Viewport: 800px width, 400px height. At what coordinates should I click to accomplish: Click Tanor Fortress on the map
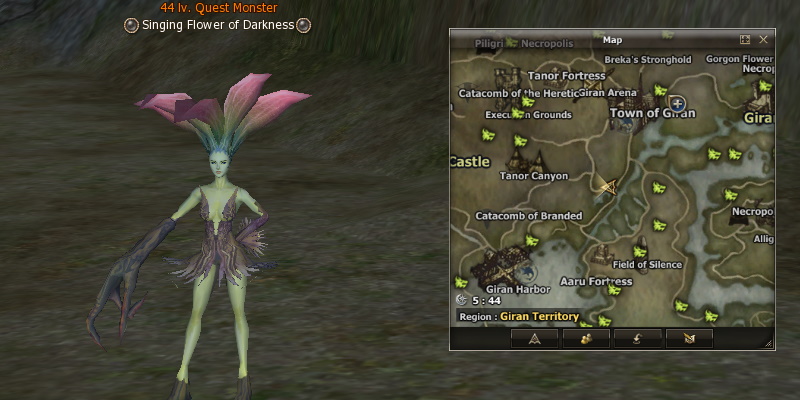tap(566, 76)
